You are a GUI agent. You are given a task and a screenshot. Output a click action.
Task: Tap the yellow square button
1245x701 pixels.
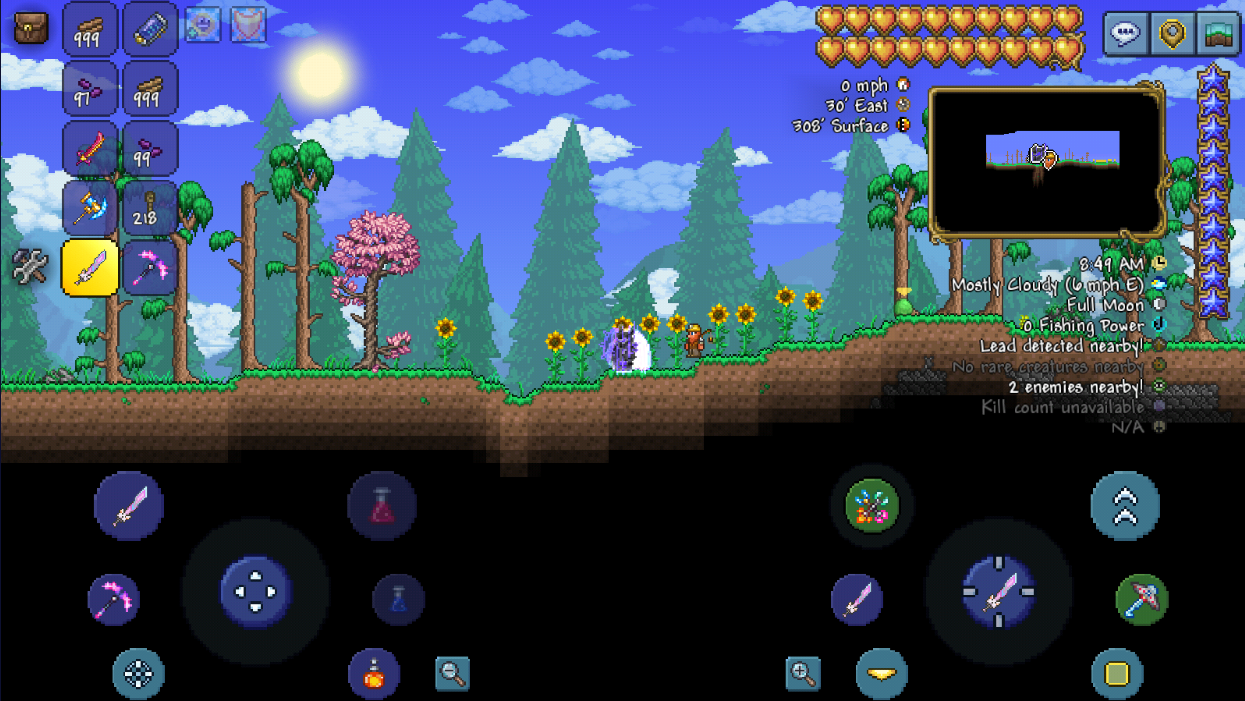point(1117,673)
